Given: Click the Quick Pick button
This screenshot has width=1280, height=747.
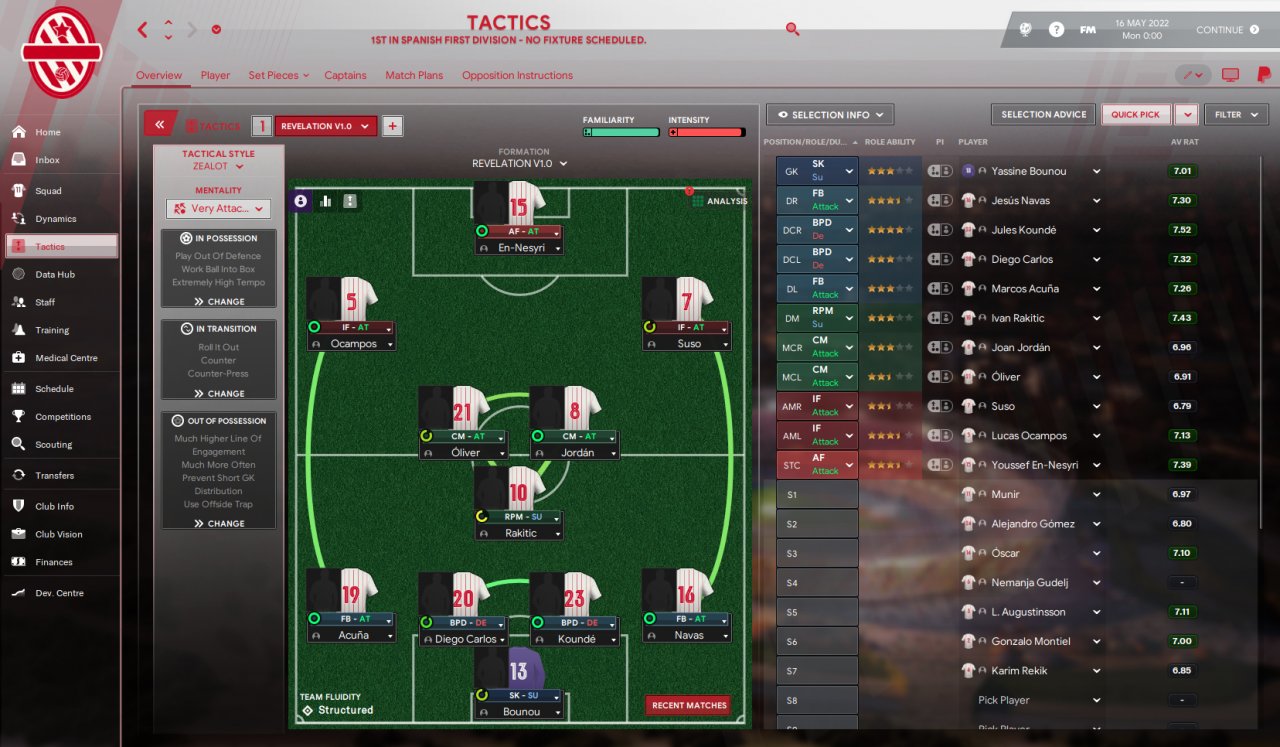Looking at the screenshot, I should point(1136,115).
